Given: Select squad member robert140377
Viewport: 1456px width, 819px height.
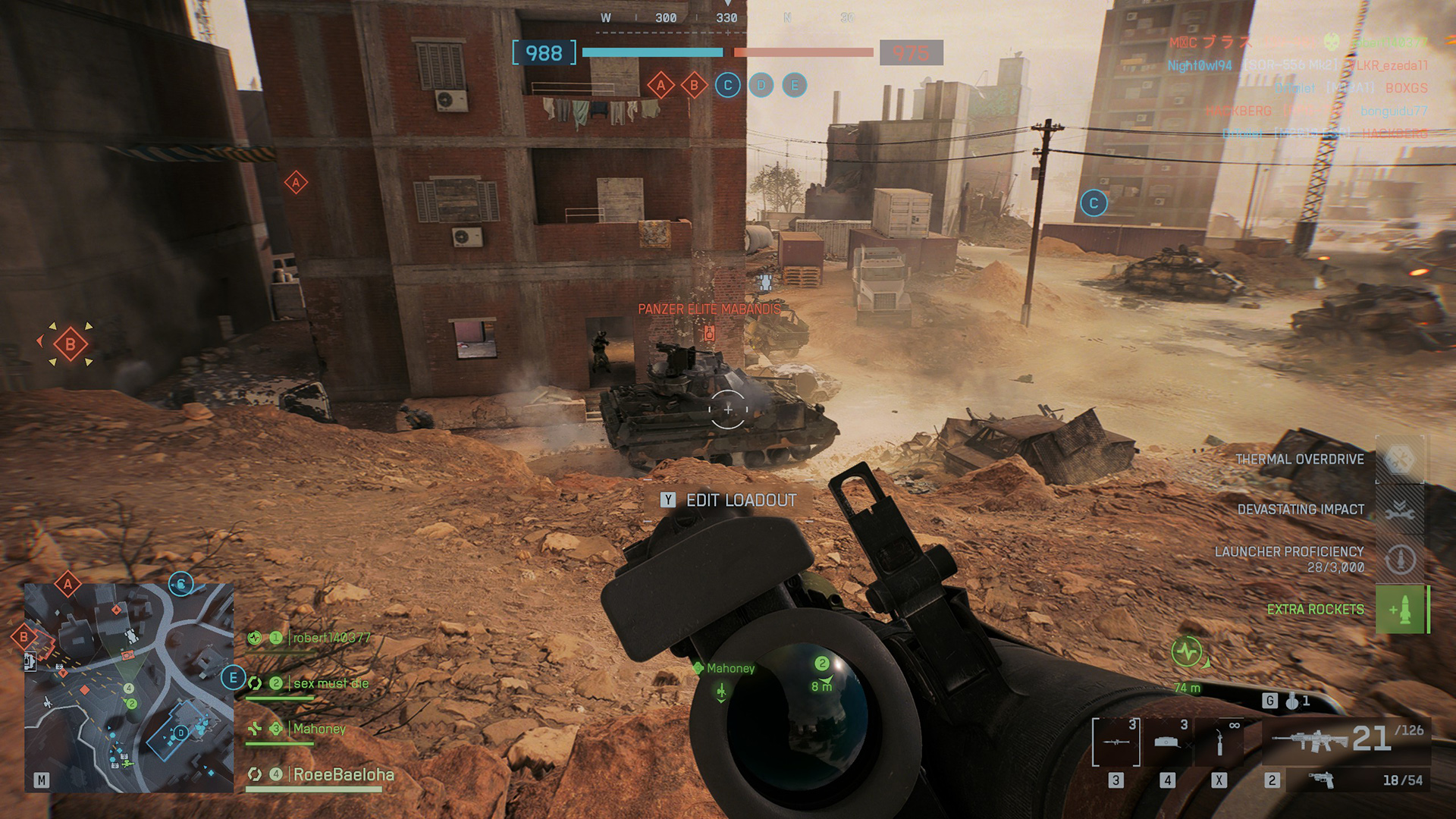Looking at the screenshot, I should (x=331, y=638).
